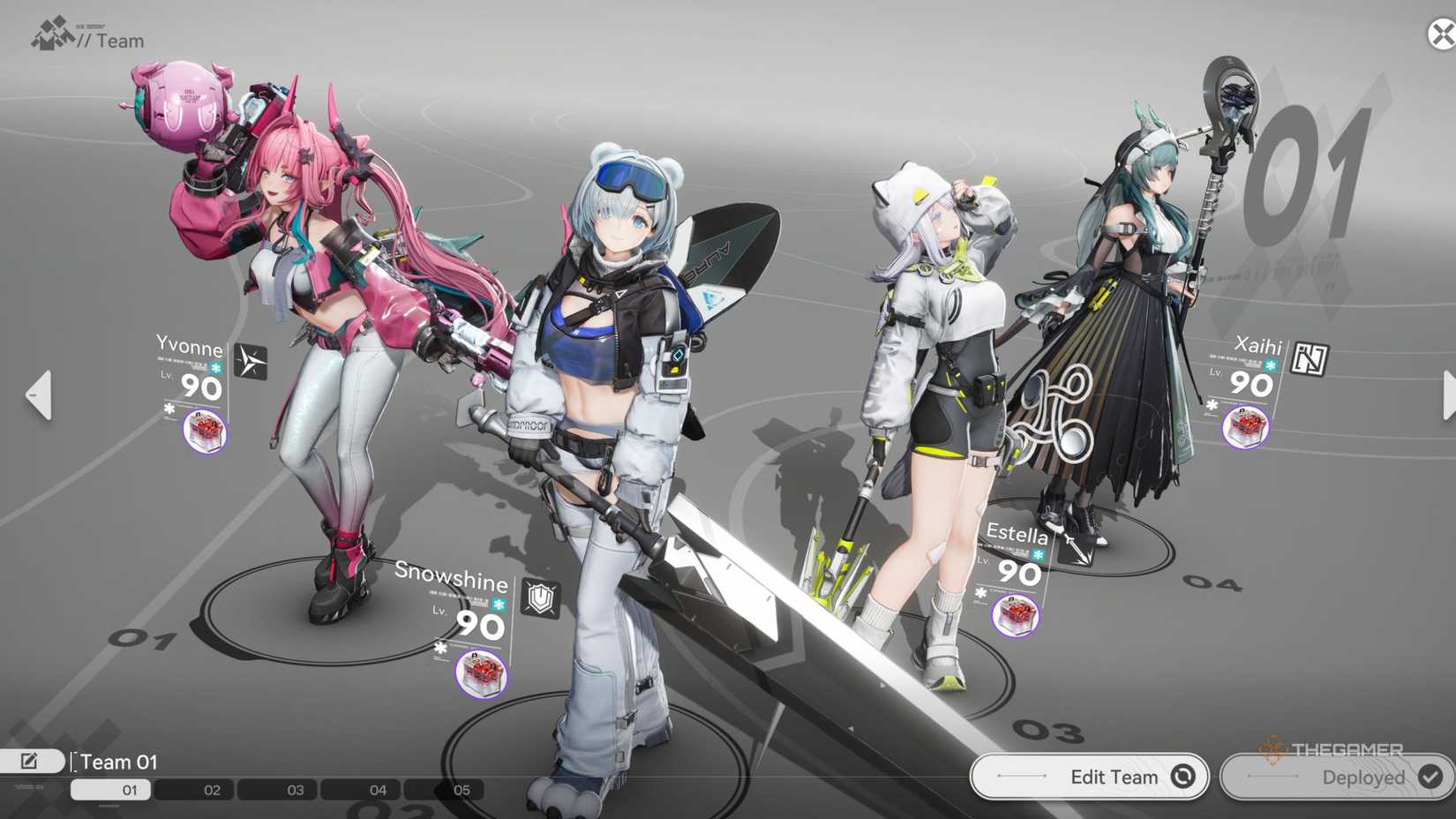Rename team using the pencil edit field
This screenshot has height=819, width=1456.
[31, 759]
